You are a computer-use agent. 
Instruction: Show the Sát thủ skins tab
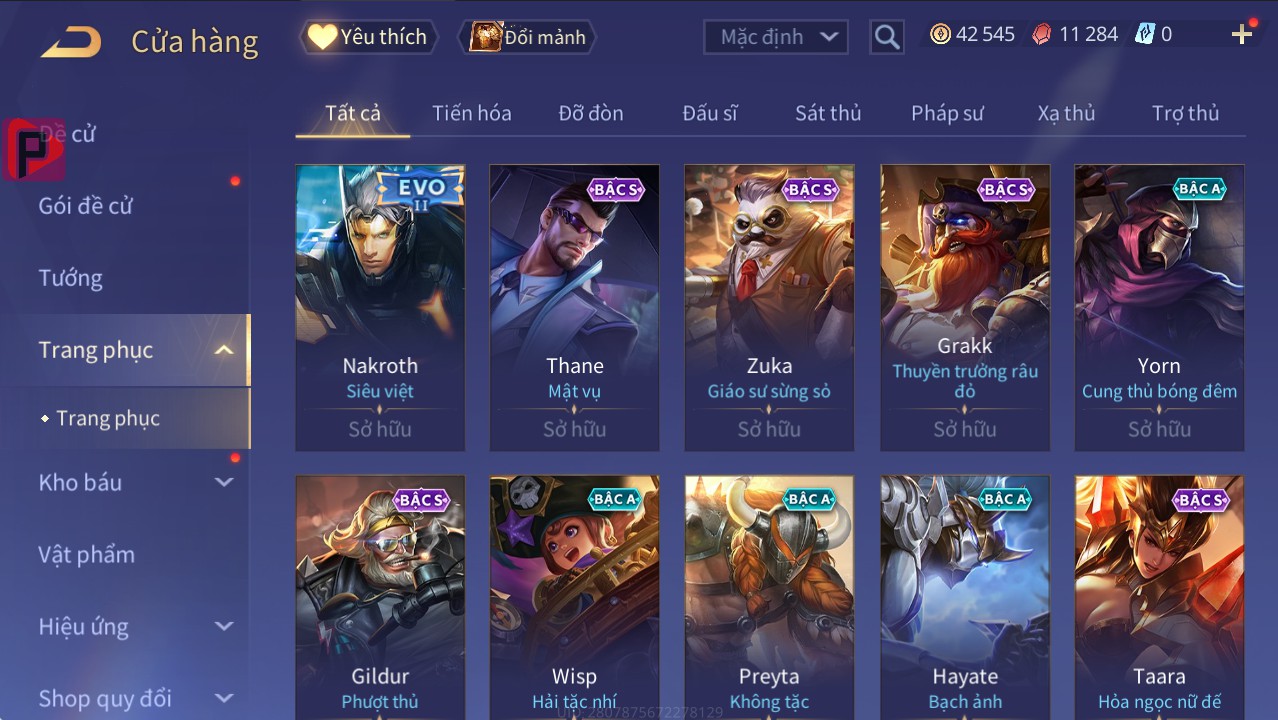pos(827,113)
